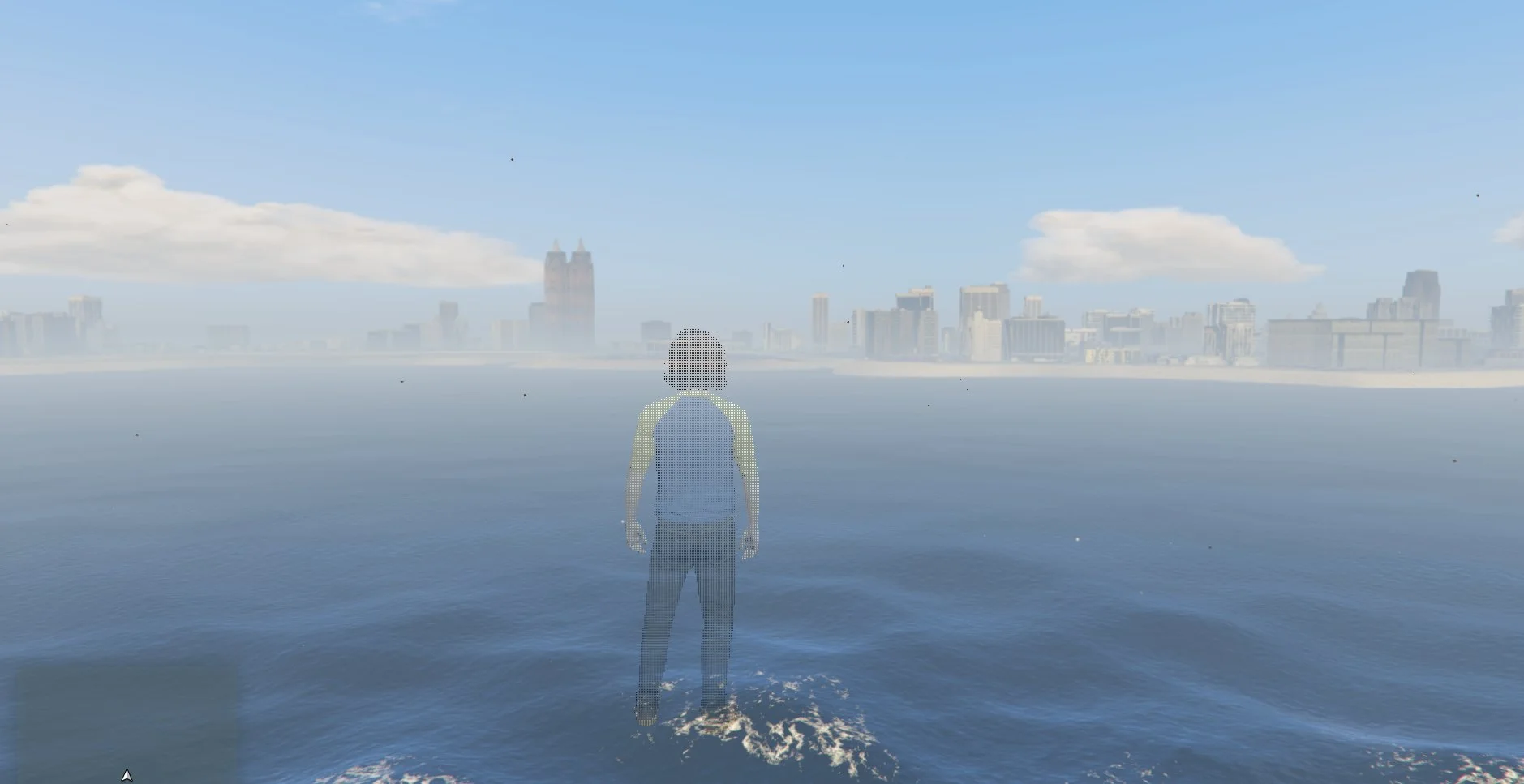Select the white player arrow on minimap
Viewport: 1524px width, 784px height.
[x=127, y=776]
